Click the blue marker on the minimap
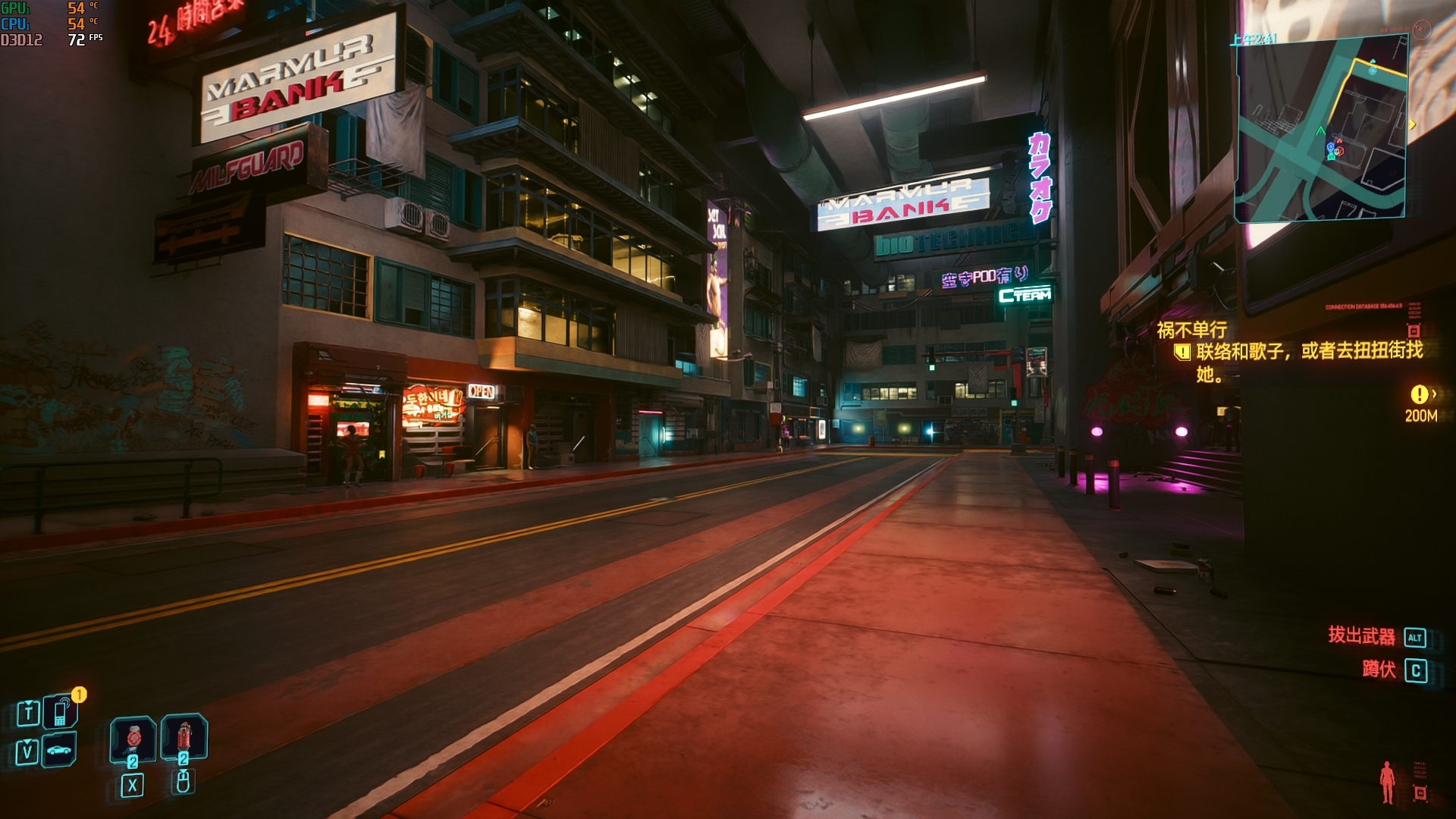The width and height of the screenshot is (1456, 819). pyautogui.click(x=1330, y=148)
